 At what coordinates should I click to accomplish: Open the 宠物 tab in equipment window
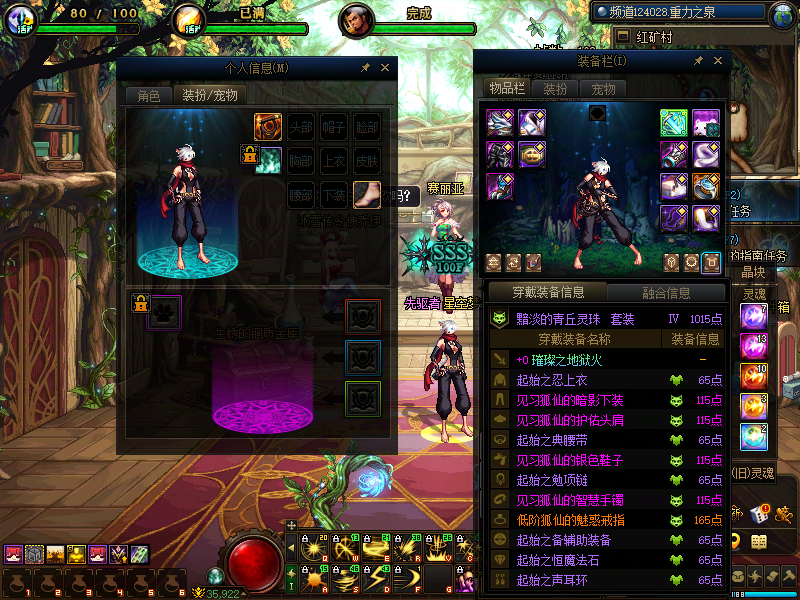click(x=603, y=88)
